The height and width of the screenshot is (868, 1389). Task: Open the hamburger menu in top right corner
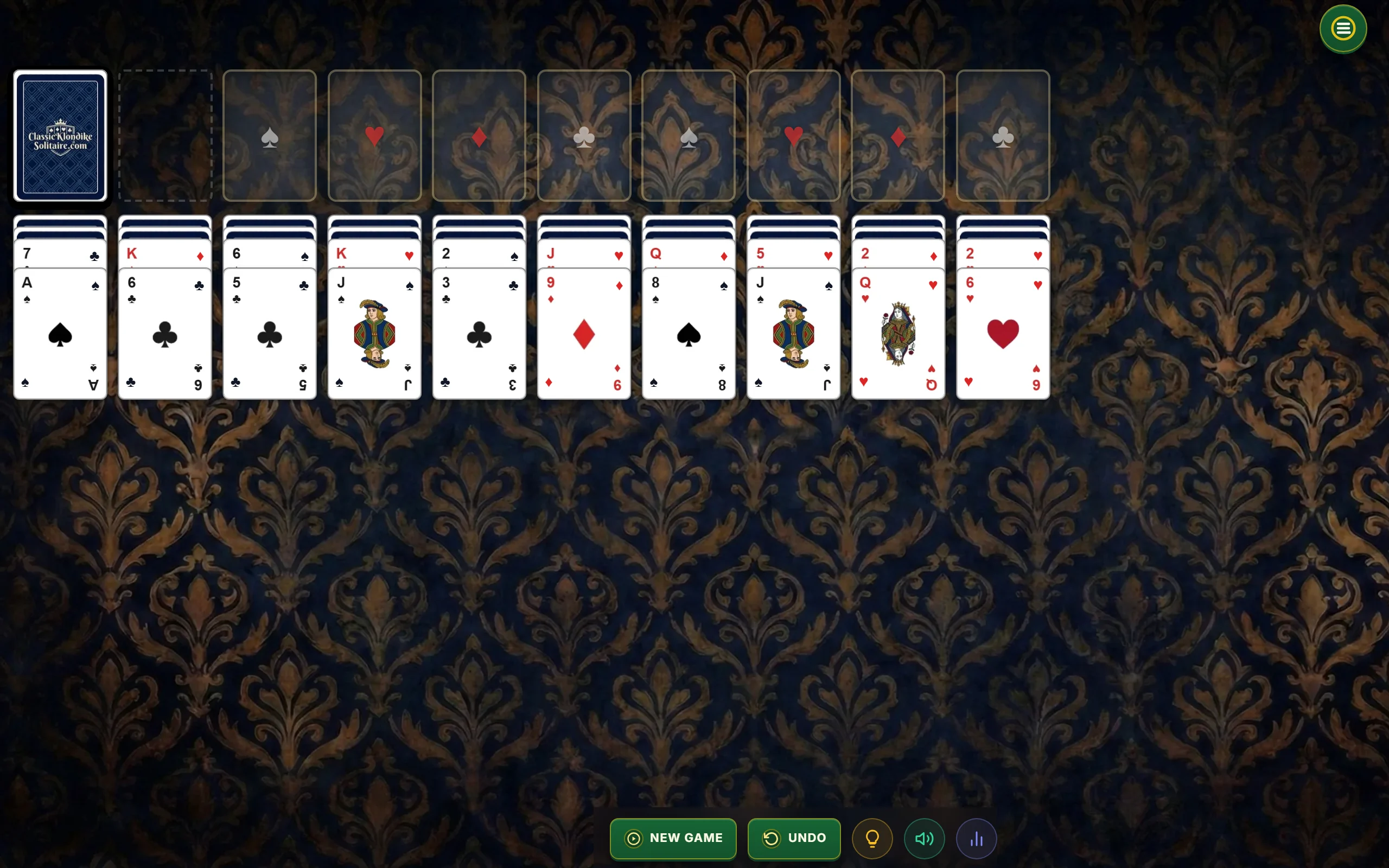[x=1342, y=29]
